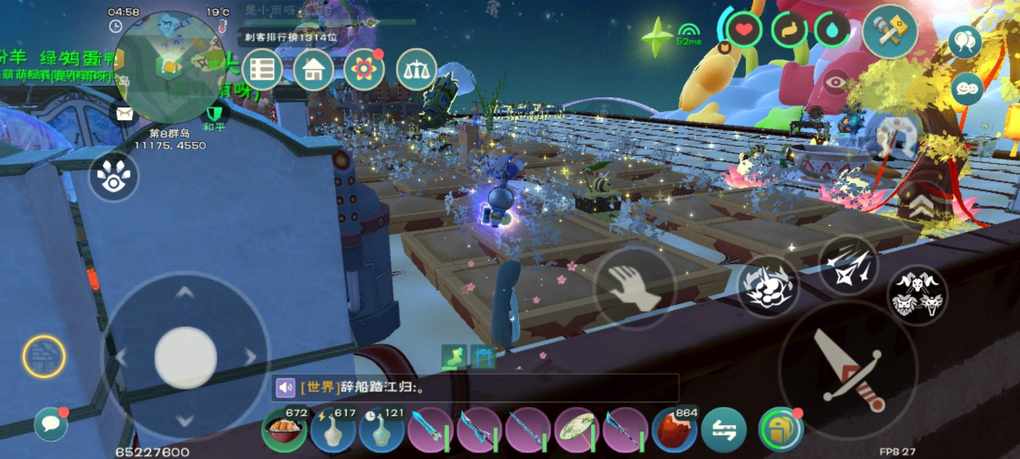Tap the paw and eye pet button
The width and height of the screenshot is (1020, 459).
[115, 176]
